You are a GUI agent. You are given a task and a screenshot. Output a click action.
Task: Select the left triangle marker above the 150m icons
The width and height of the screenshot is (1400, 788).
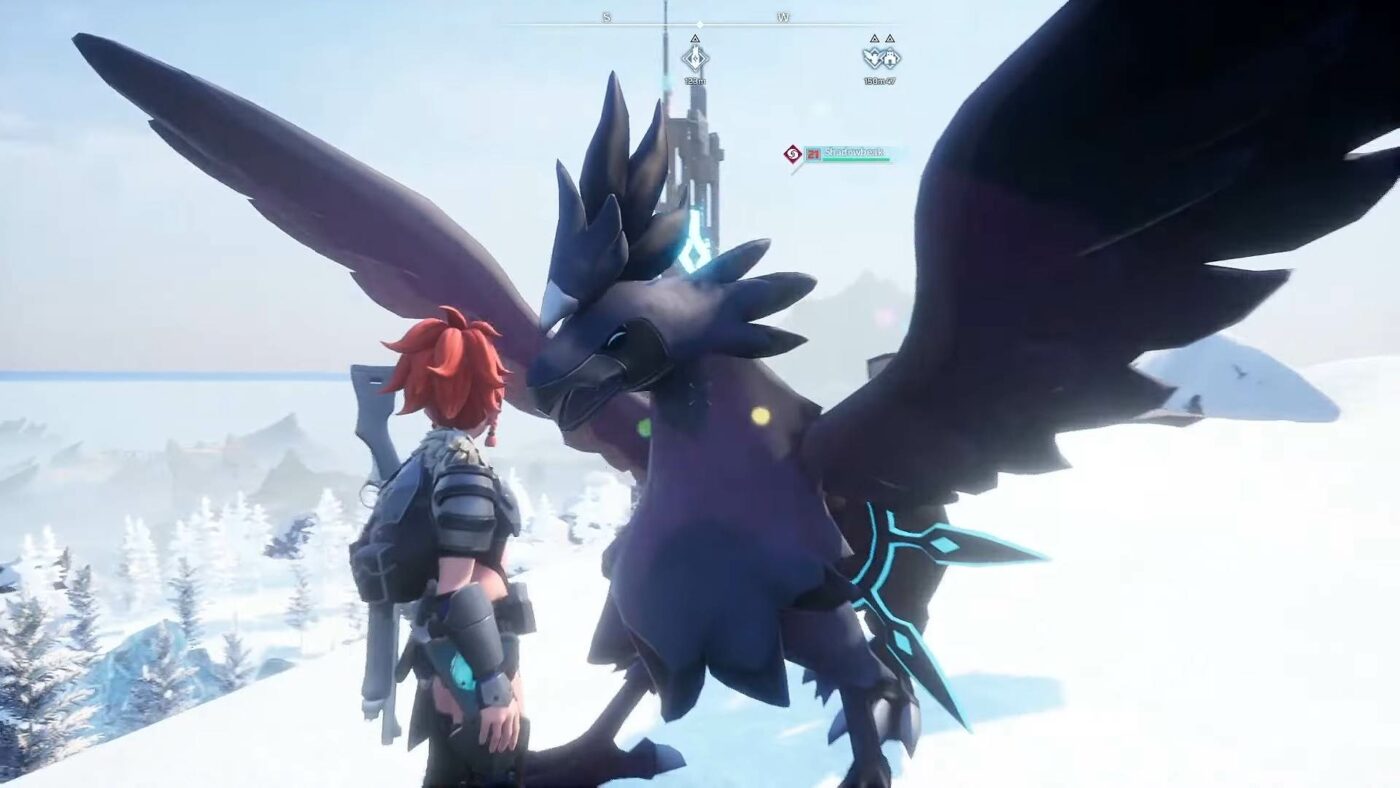[x=874, y=38]
